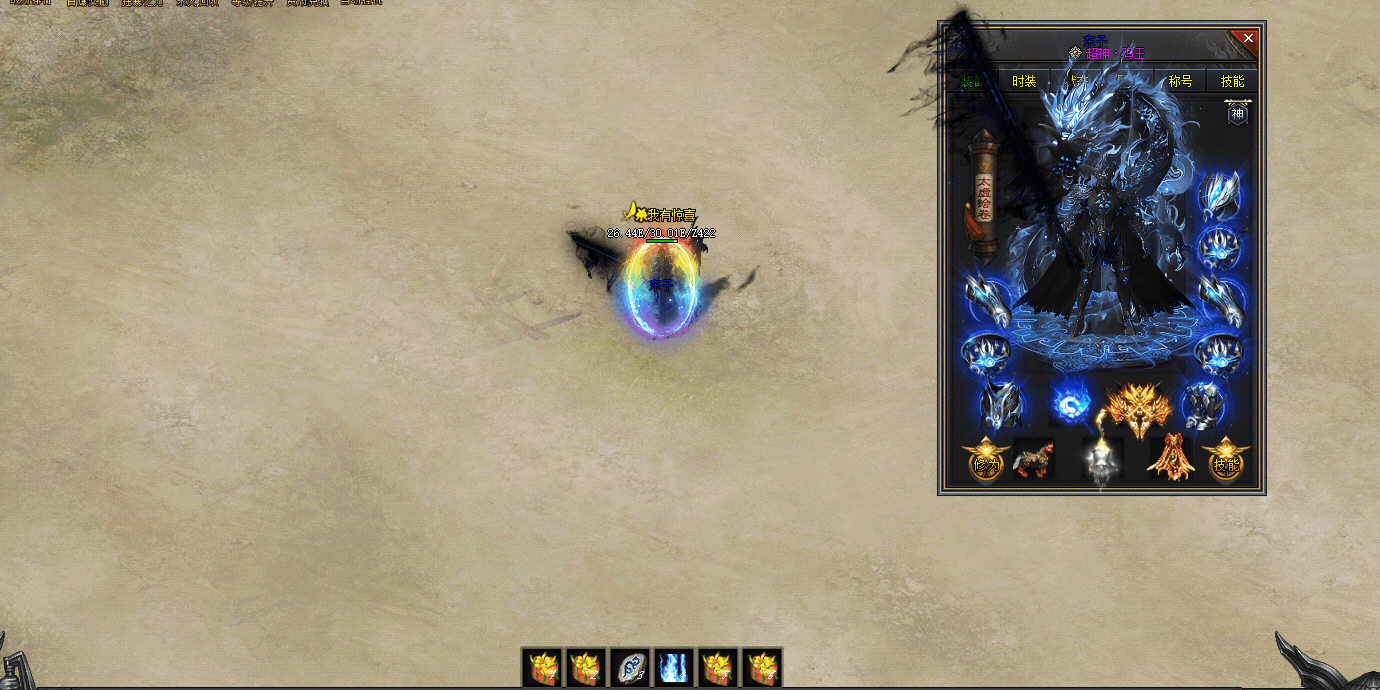Open the 称号 title tab
The width and height of the screenshot is (1380, 690).
(x=1180, y=82)
